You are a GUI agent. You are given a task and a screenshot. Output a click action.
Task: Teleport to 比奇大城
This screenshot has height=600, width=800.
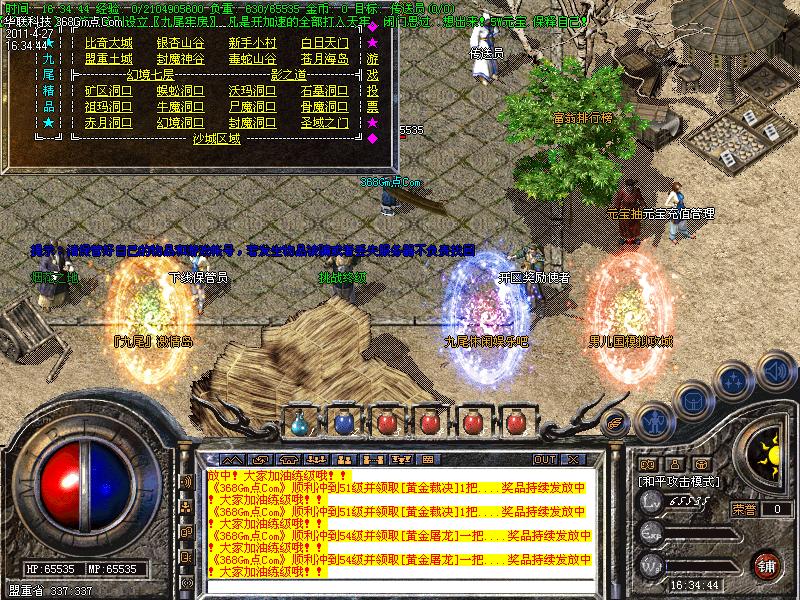point(108,43)
